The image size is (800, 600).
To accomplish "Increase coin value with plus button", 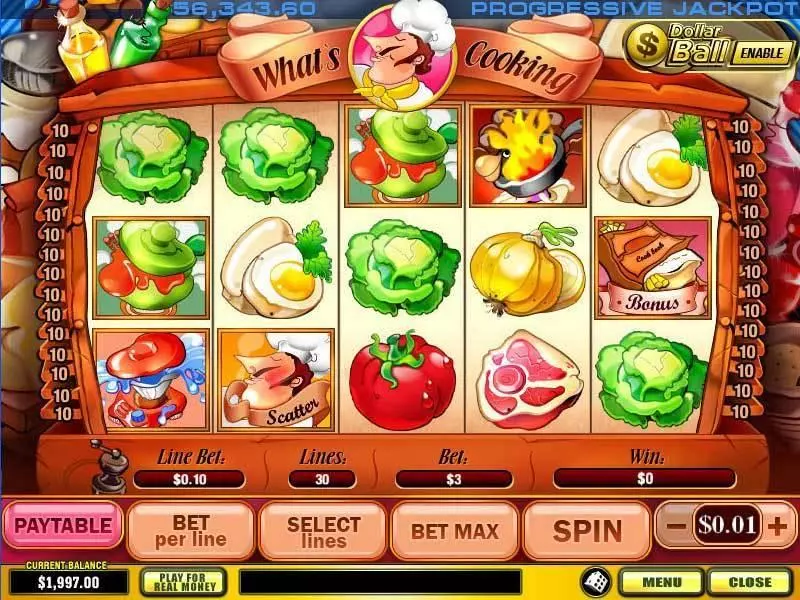I will click(779, 525).
